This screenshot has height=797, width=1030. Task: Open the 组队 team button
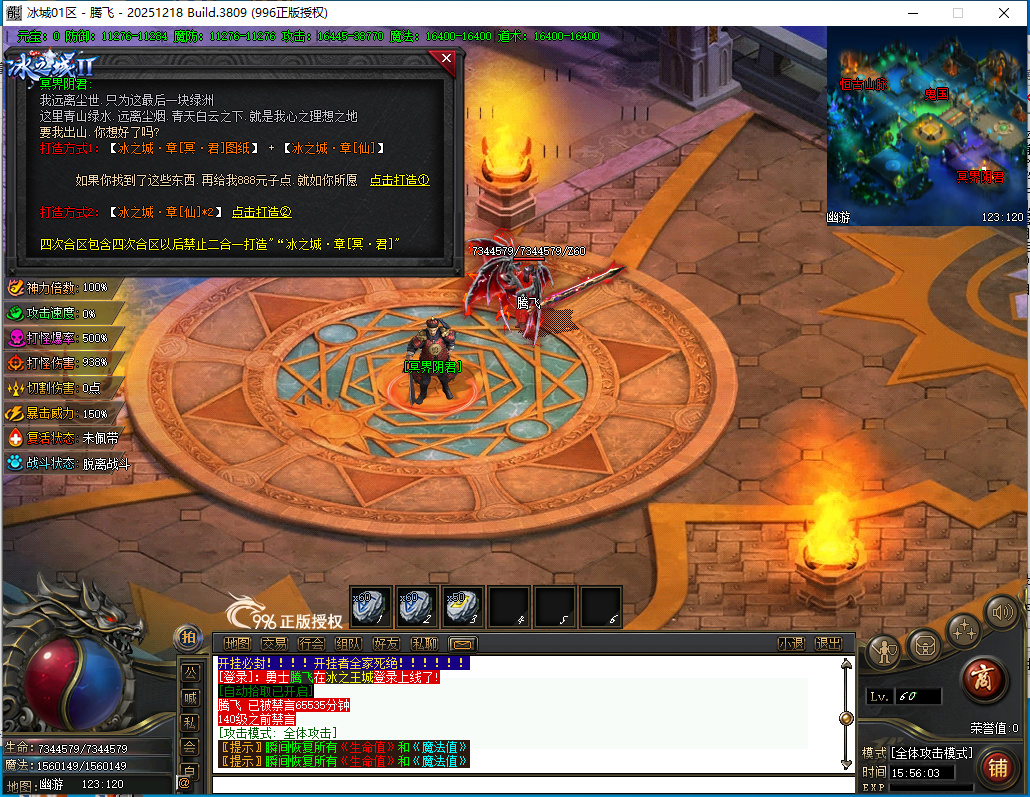tap(349, 643)
